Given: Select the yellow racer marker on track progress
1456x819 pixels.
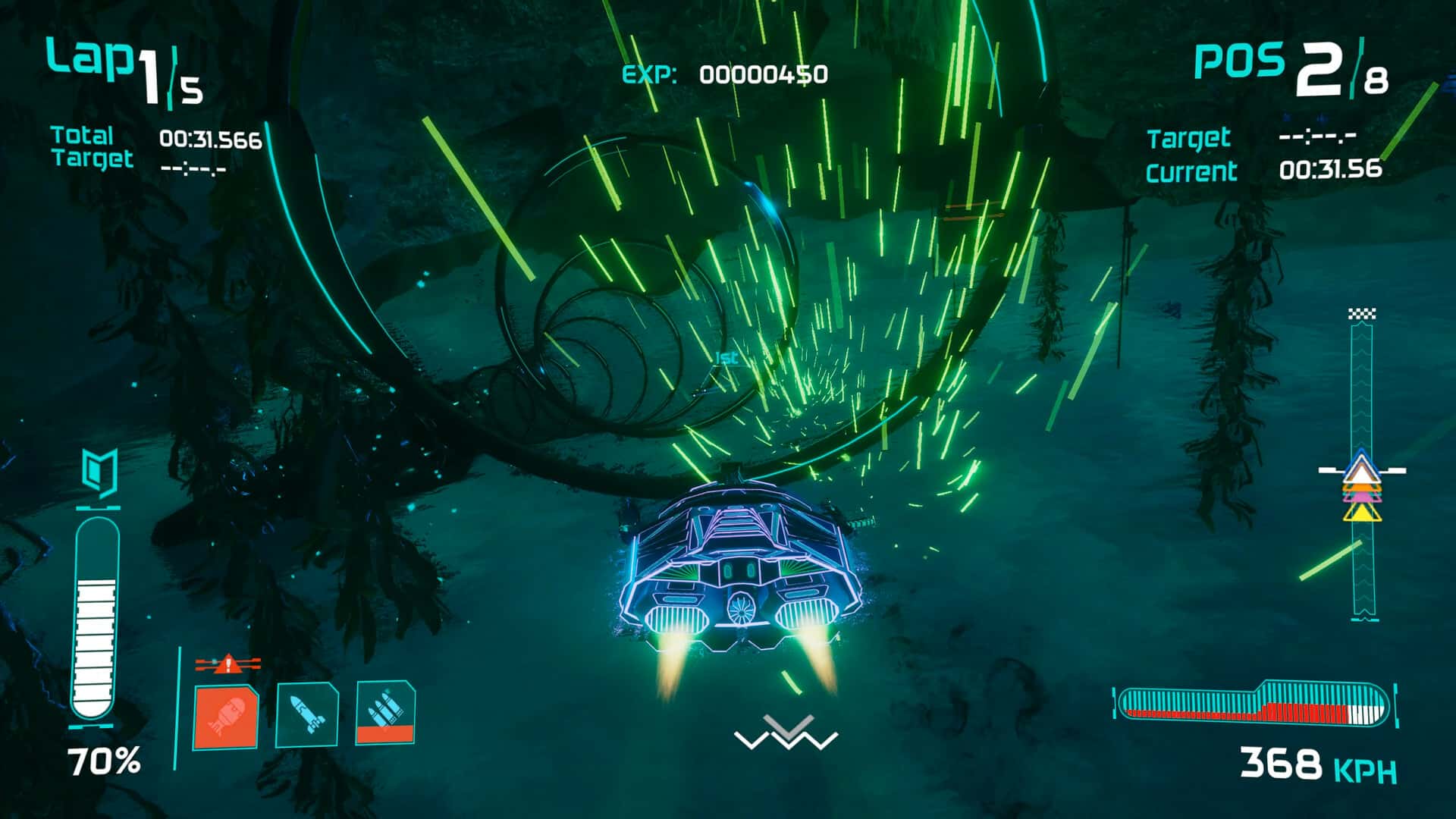Looking at the screenshot, I should click(1362, 514).
